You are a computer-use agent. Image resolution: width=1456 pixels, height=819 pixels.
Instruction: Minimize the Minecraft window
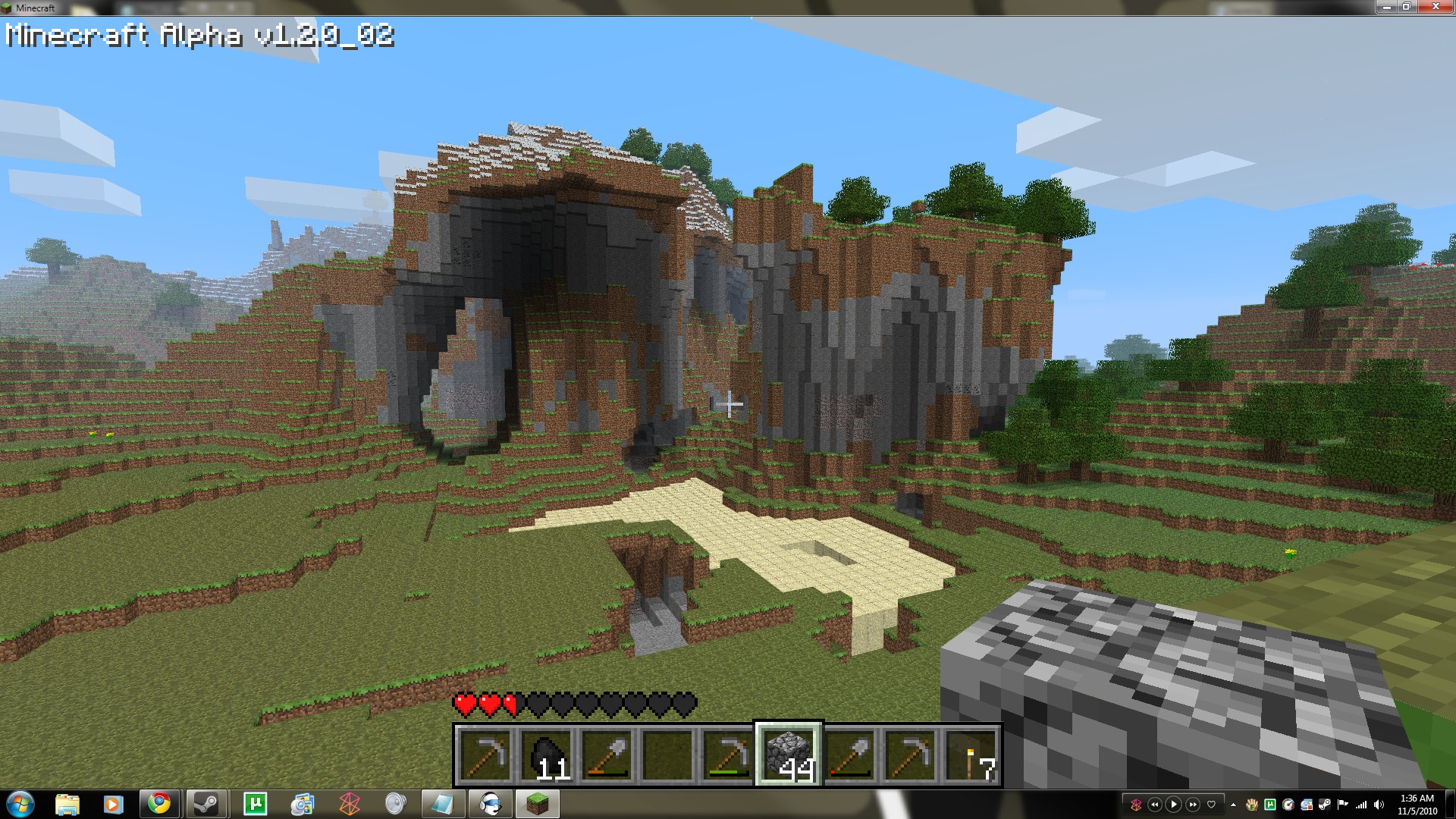[x=1385, y=7]
